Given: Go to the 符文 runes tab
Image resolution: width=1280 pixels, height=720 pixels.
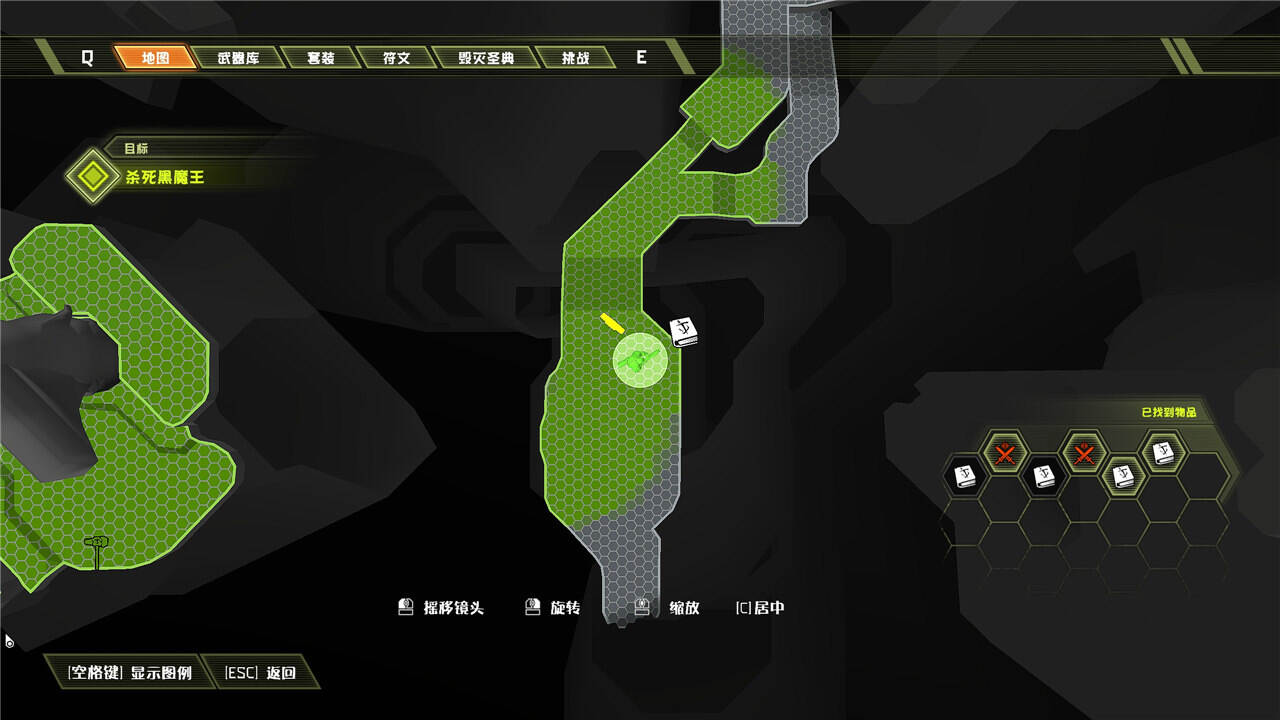Looking at the screenshot, I should [397, 58].
